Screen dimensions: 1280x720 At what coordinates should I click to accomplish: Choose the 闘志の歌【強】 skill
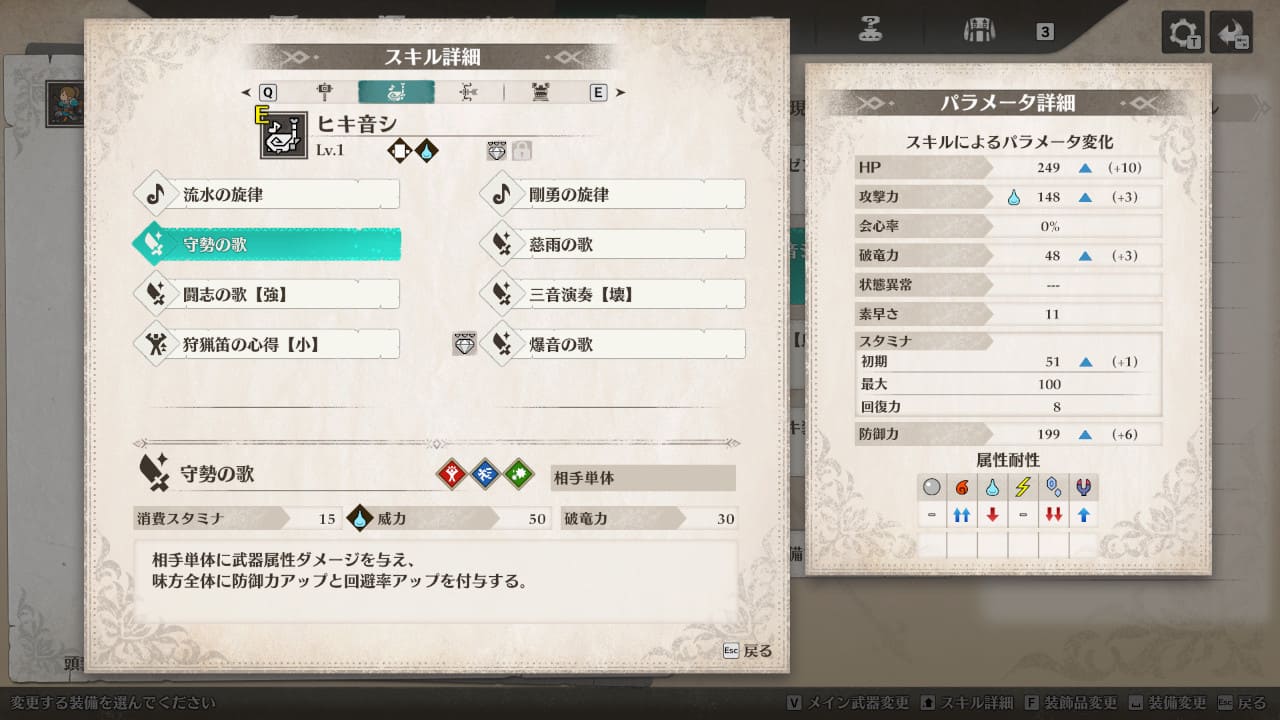pyautogui.click(x=266, y=295)
